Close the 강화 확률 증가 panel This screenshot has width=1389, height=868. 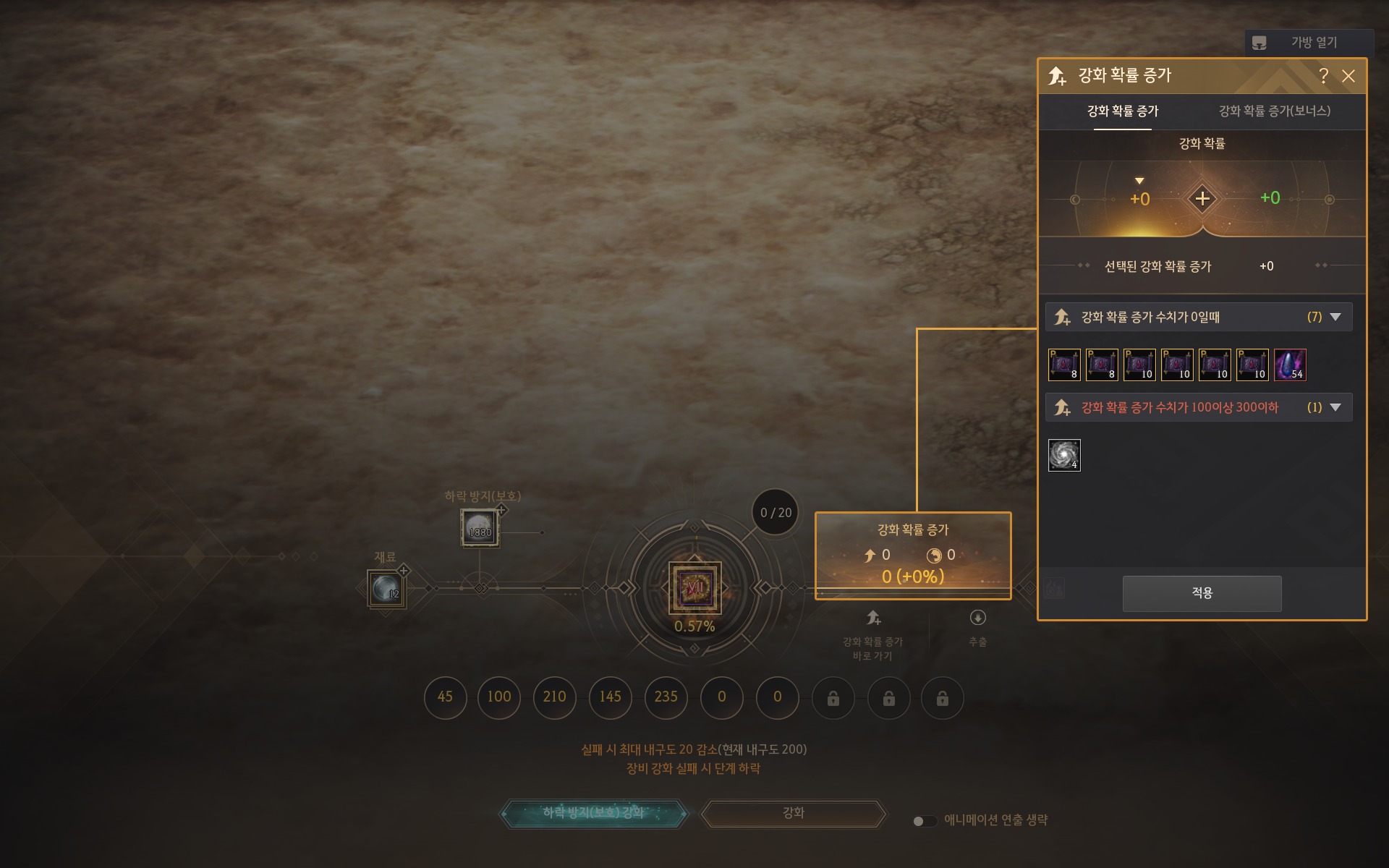coord(1348,76)
